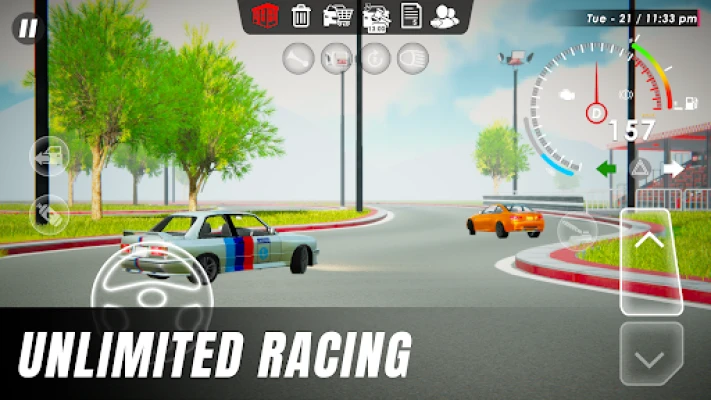Tap the fuel pump button
This screenshot has height=400, width=711.
pyautogui.click(x=335, y=58)
